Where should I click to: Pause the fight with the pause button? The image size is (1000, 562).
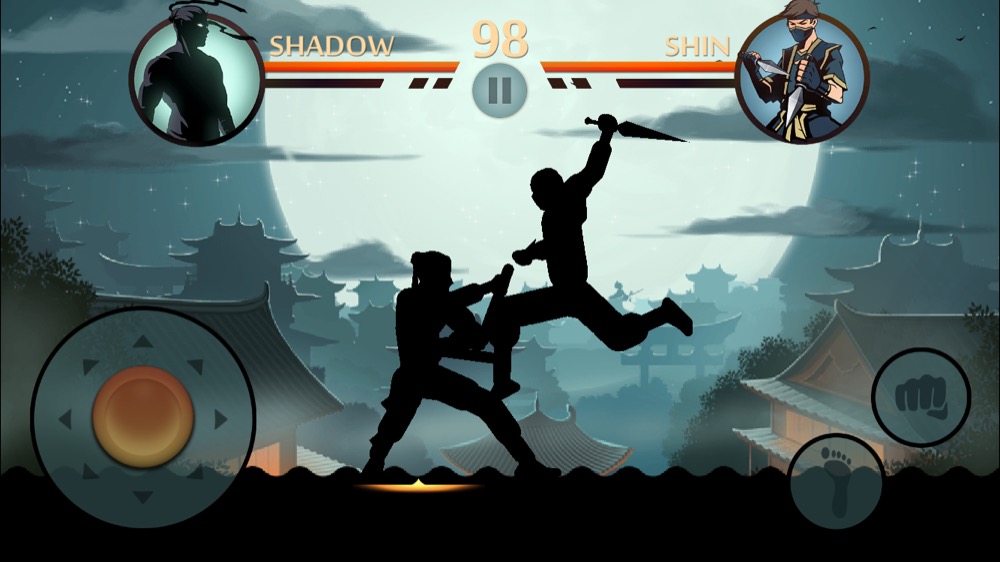click(499, 90)
